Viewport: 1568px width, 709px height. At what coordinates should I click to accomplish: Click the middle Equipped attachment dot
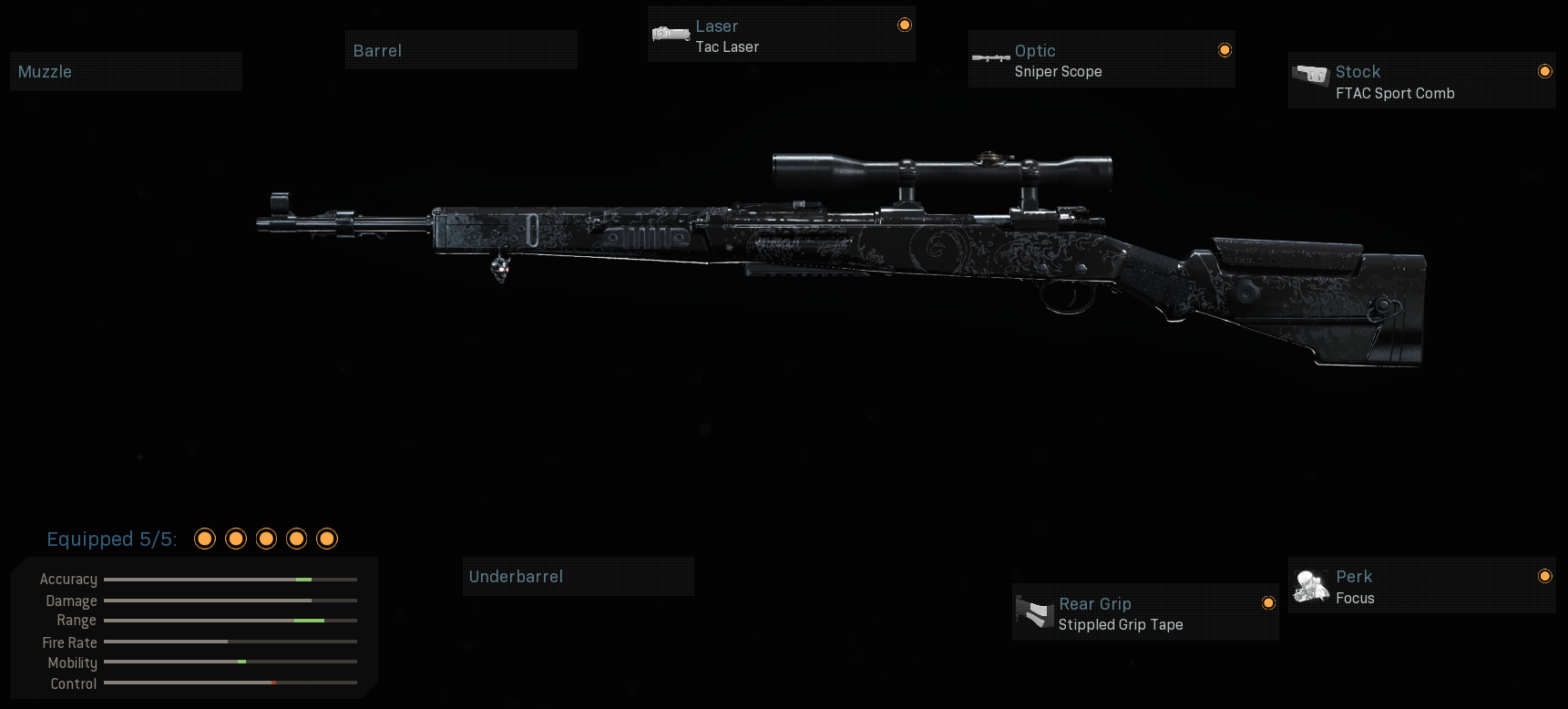[266, 539]
